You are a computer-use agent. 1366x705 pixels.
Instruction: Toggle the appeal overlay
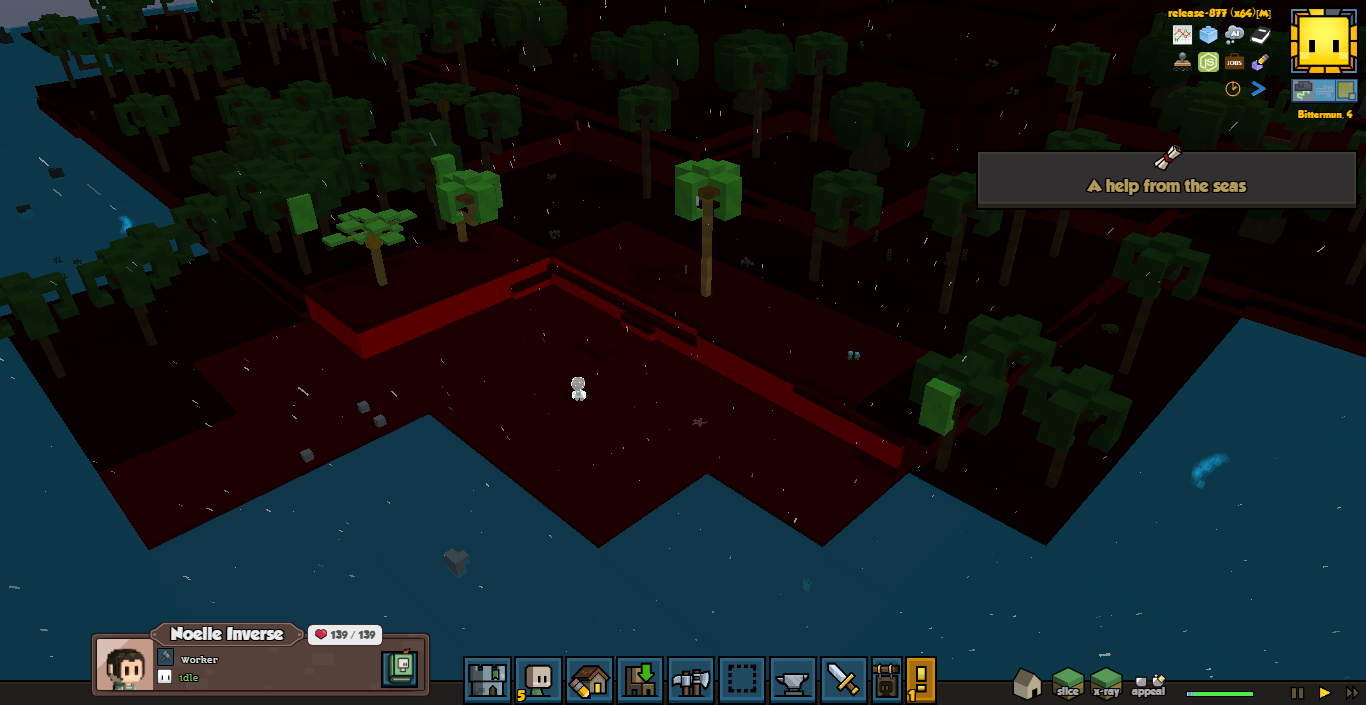click(1149, 684)
